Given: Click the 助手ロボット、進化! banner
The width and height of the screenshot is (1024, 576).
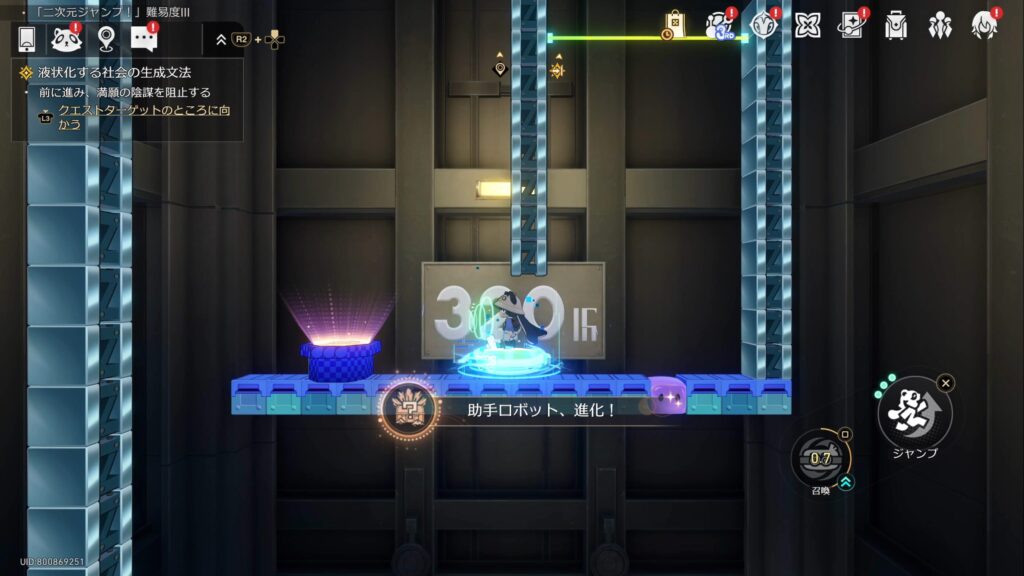Looking at the screenshot, I should tap(541, 409).
